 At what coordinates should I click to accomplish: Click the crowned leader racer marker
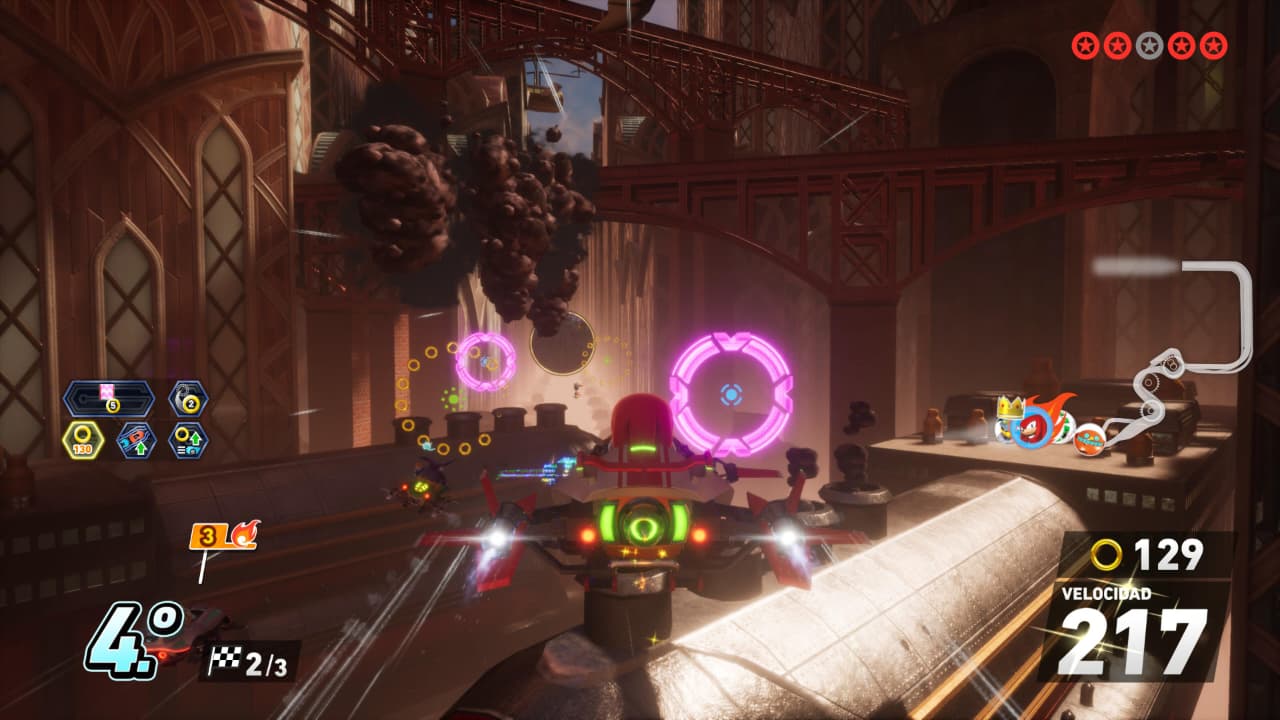(1008, 418)
